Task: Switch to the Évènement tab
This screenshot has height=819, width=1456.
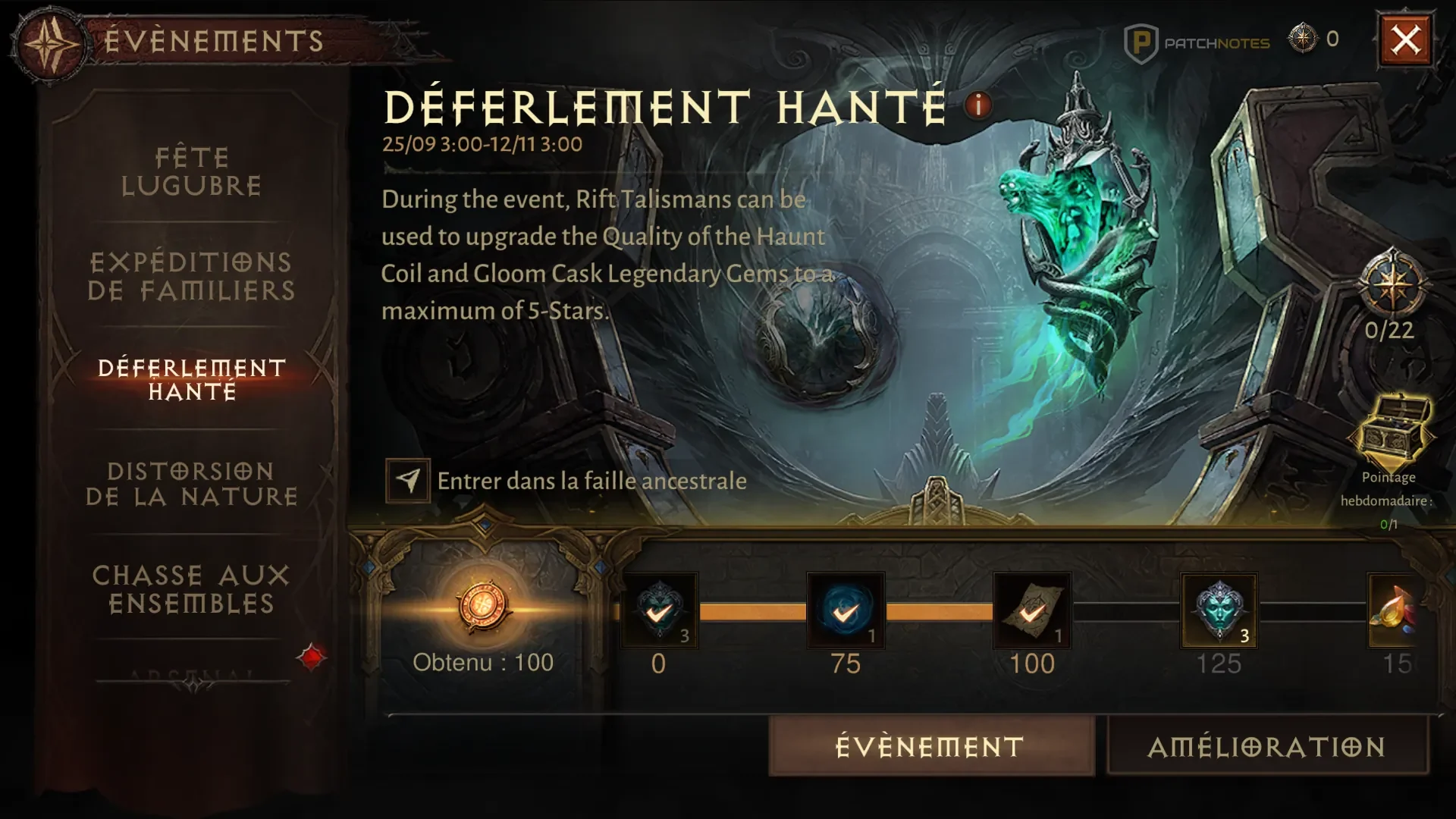Action: (x=930, y=747)
